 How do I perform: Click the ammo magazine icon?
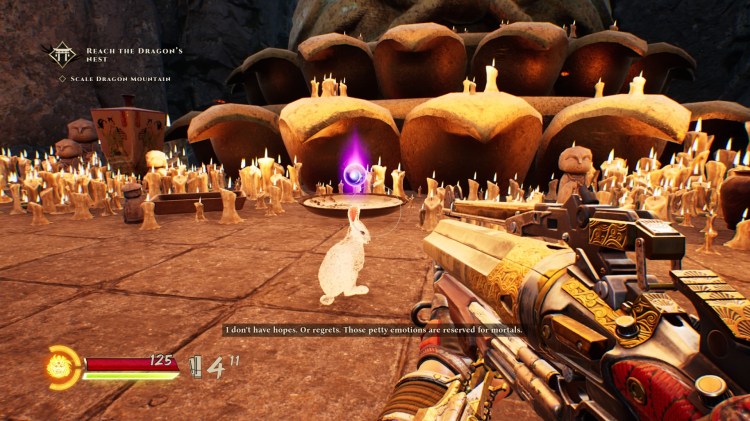pos(195,367)
